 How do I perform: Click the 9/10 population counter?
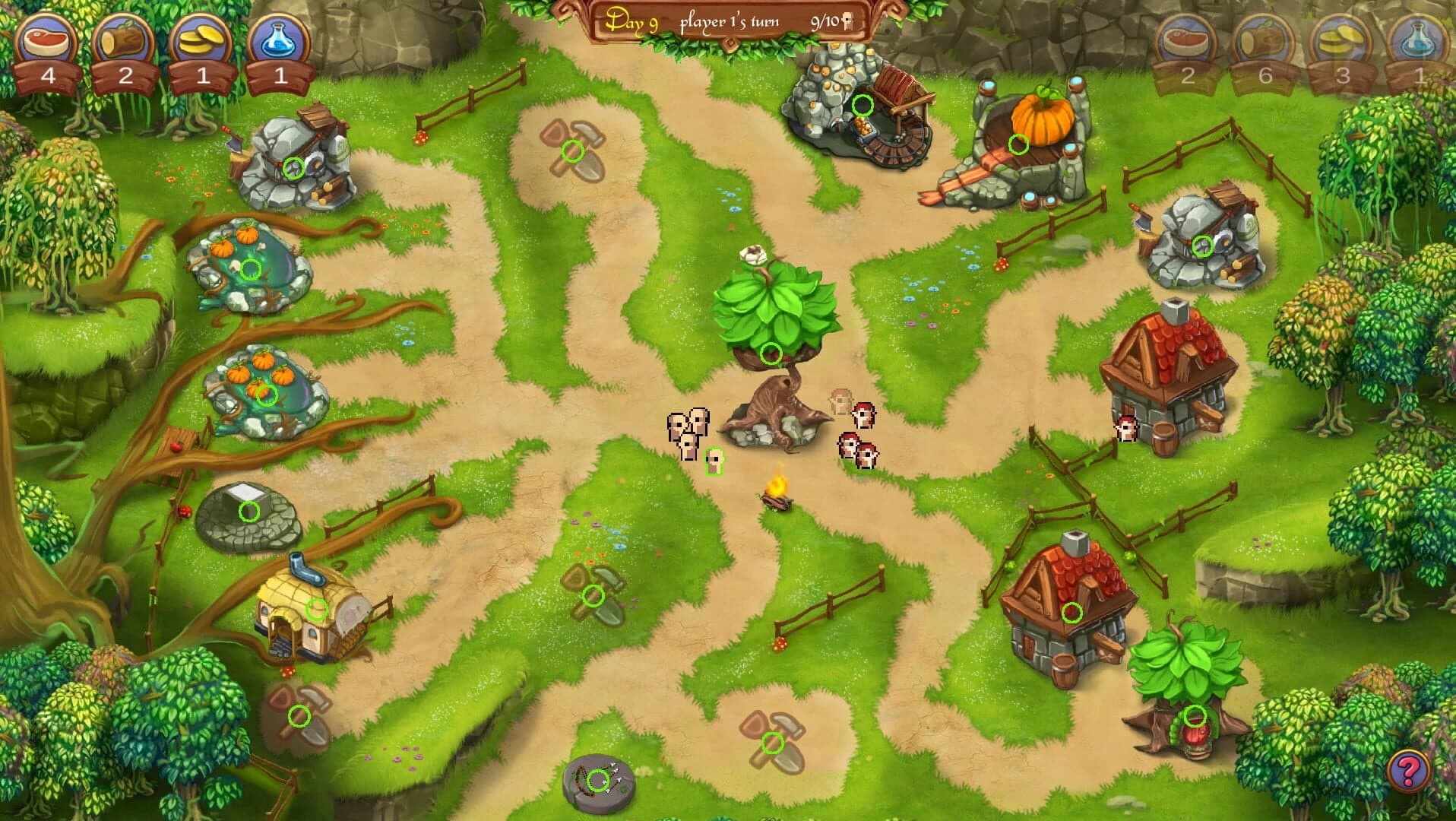[828, 21]
